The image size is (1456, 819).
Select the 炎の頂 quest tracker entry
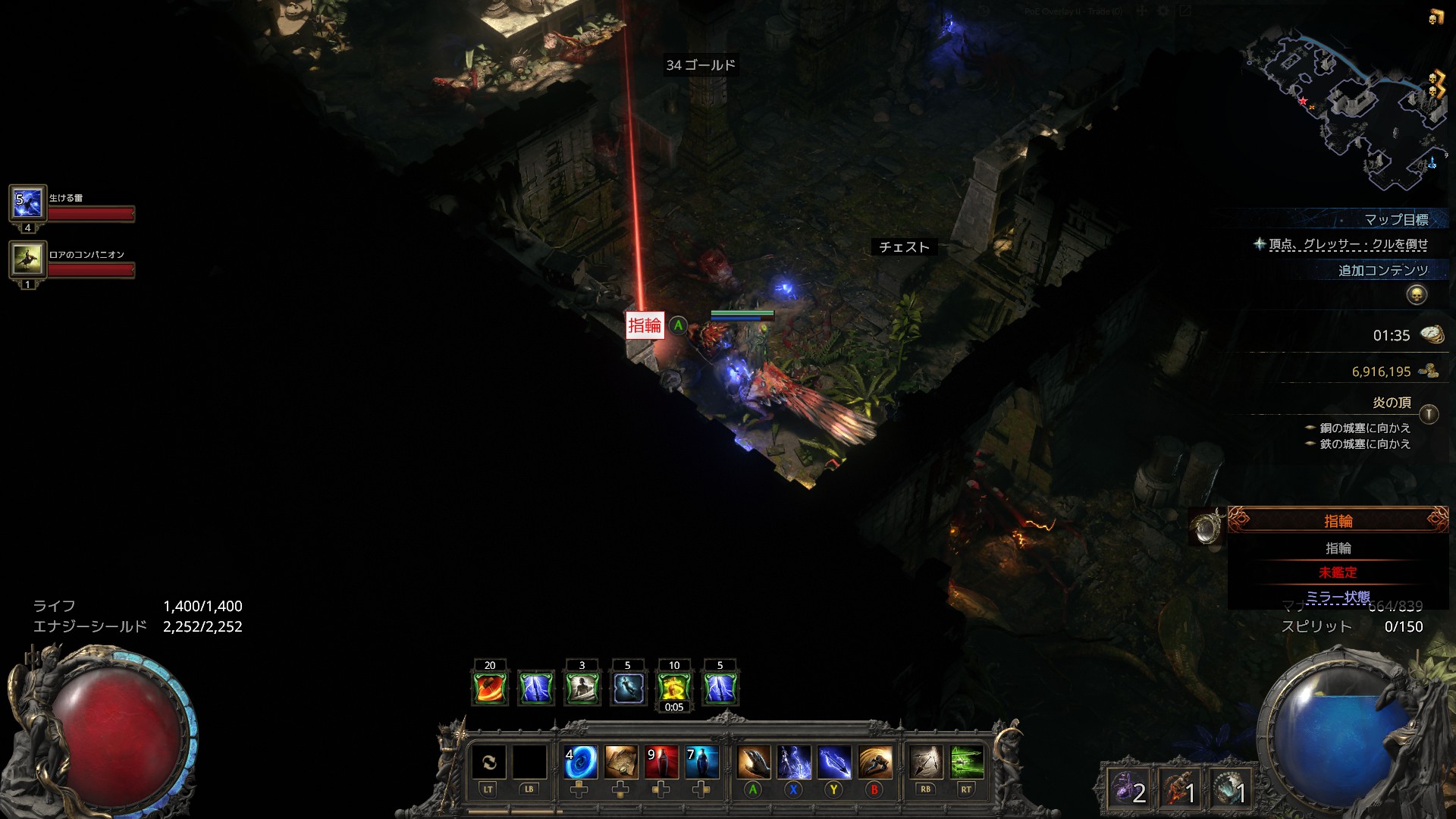1392,403
